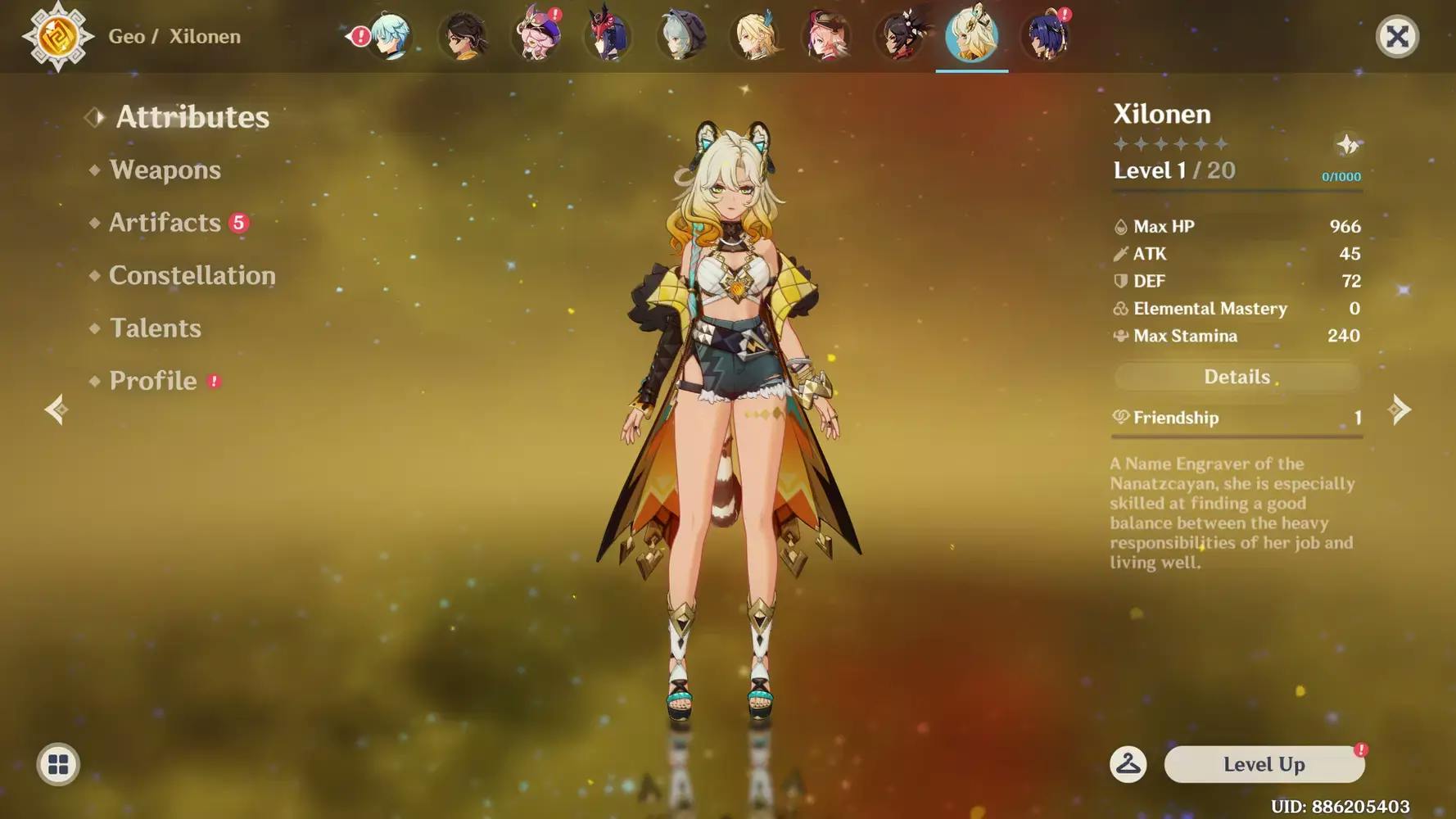Select the red-masked character portrait
This screenshot has width=1456, height=819.
click(x=608, y=36)
